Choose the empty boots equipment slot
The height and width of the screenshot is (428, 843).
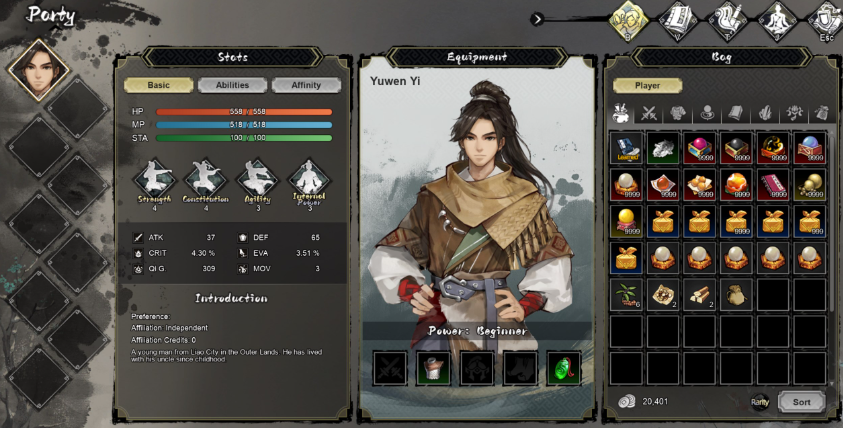tap(520, 368)
